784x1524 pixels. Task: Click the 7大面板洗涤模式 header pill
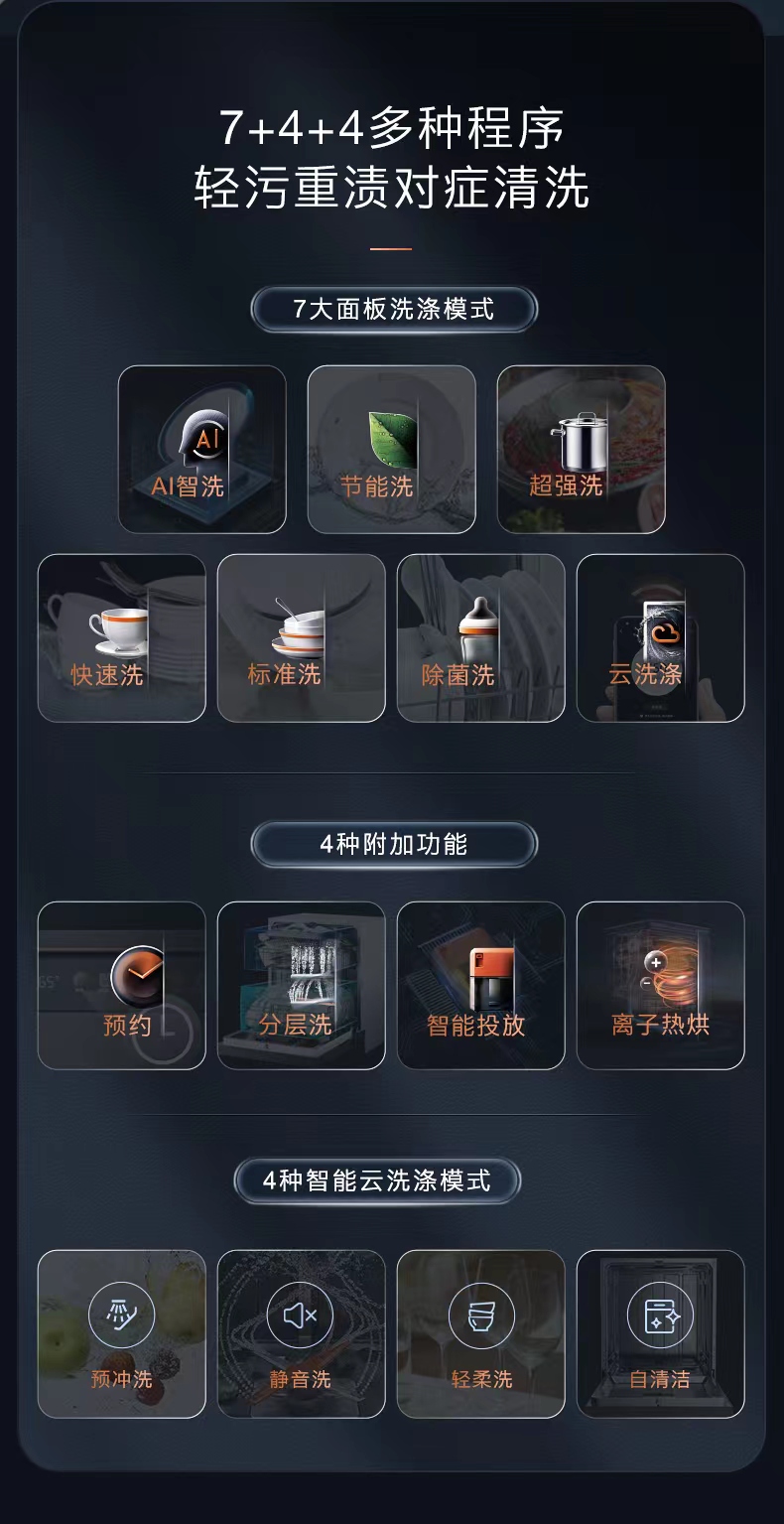pos(393,309)
